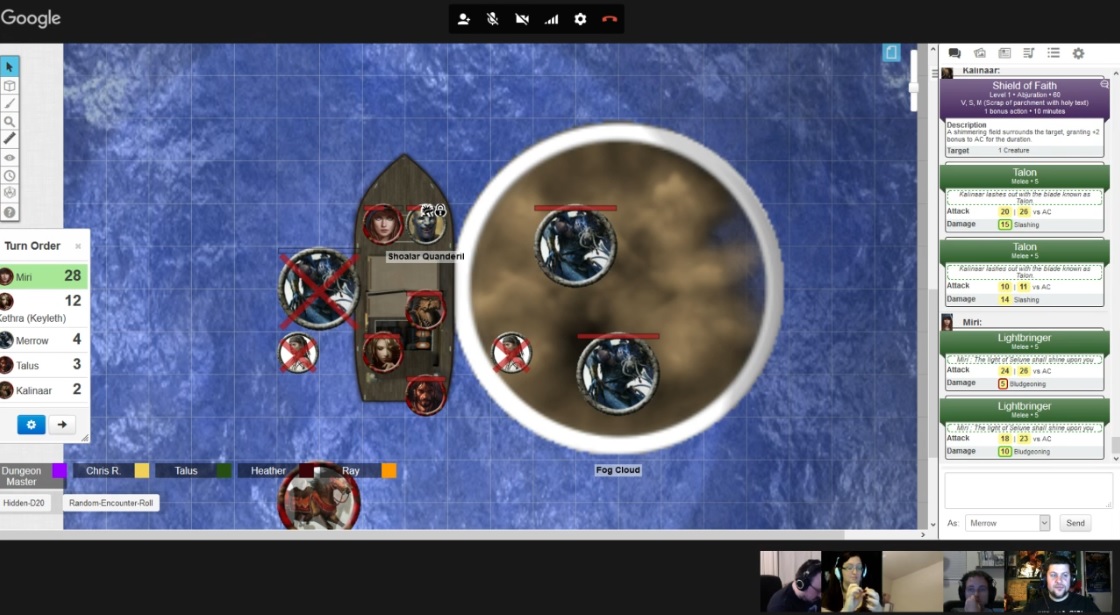
Task: Open turn order settings gear button
Action: pos(31,424)
